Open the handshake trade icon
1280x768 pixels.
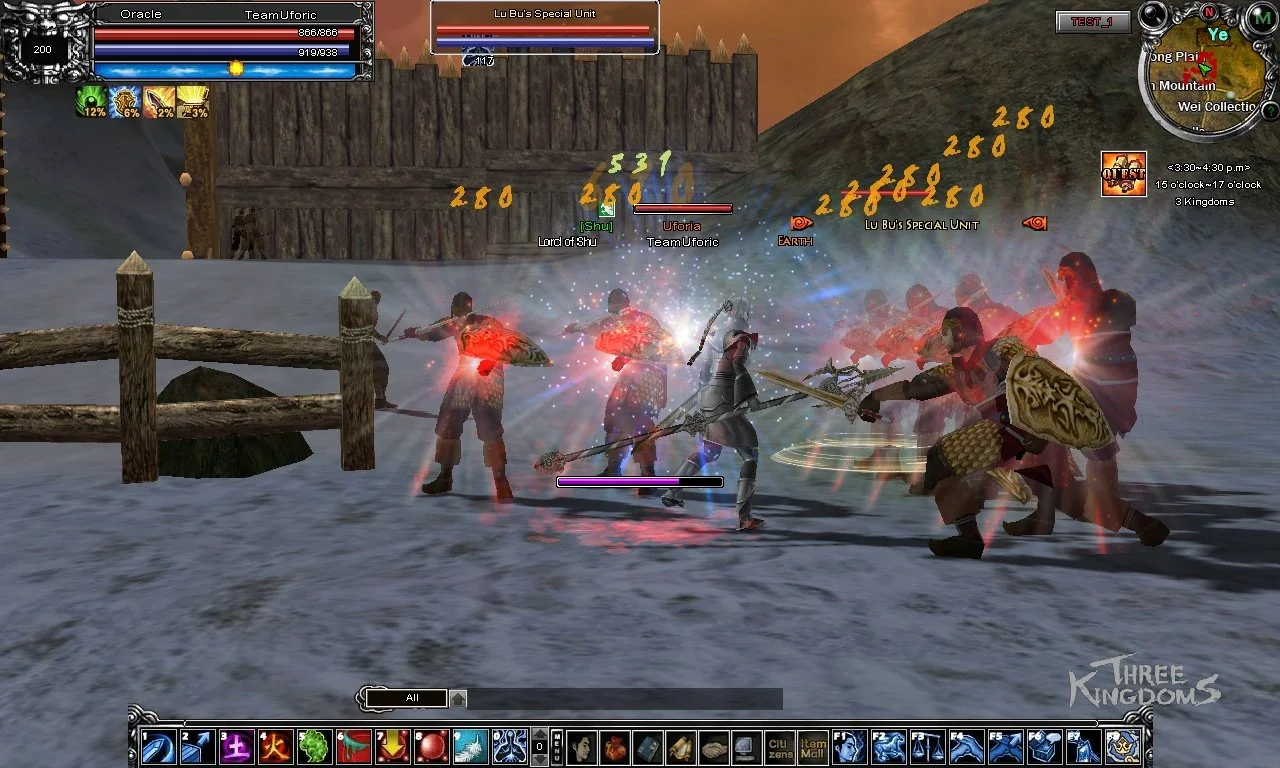click(714, 747)
